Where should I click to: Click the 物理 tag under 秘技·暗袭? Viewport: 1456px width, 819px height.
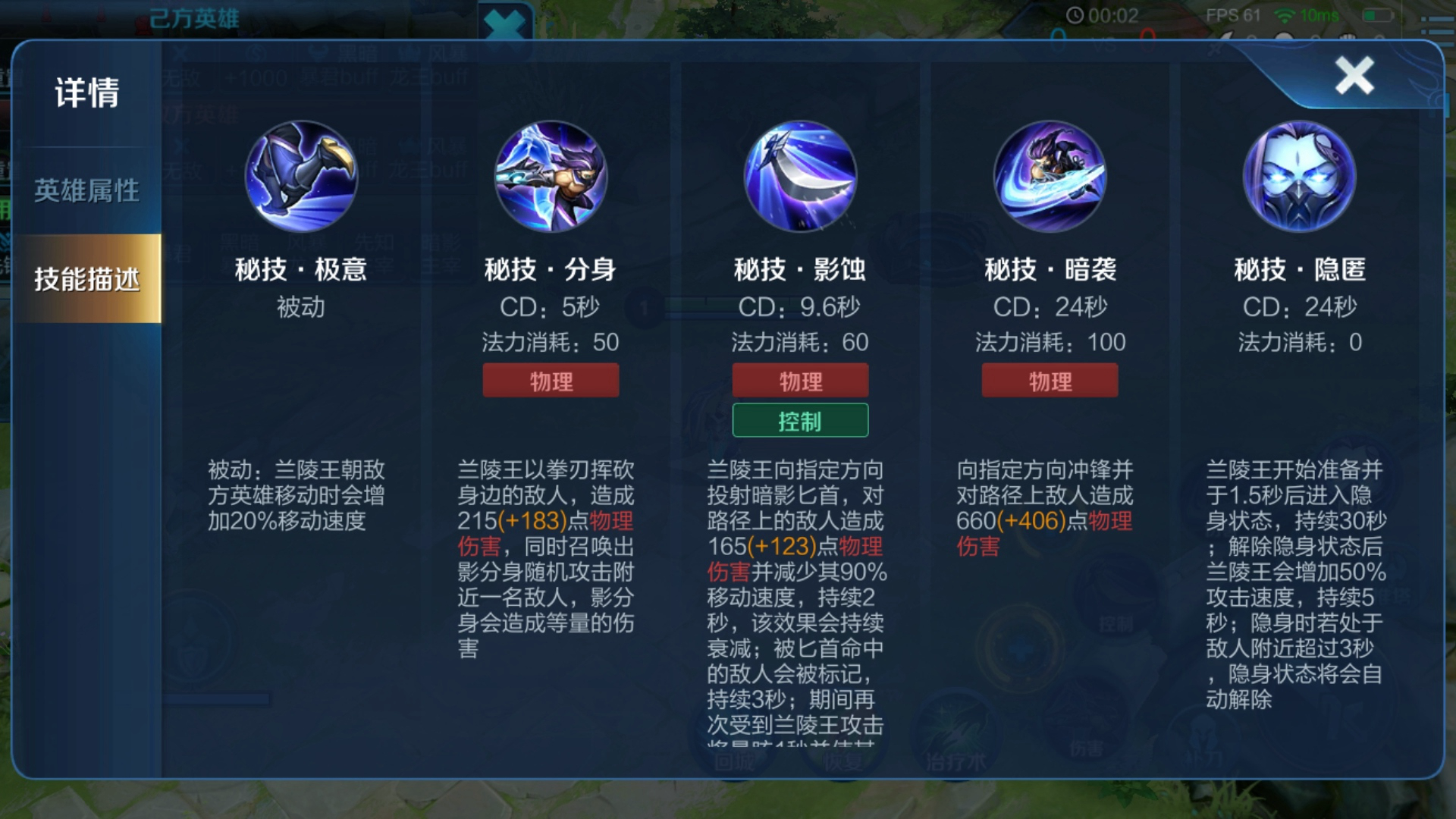1050,380
